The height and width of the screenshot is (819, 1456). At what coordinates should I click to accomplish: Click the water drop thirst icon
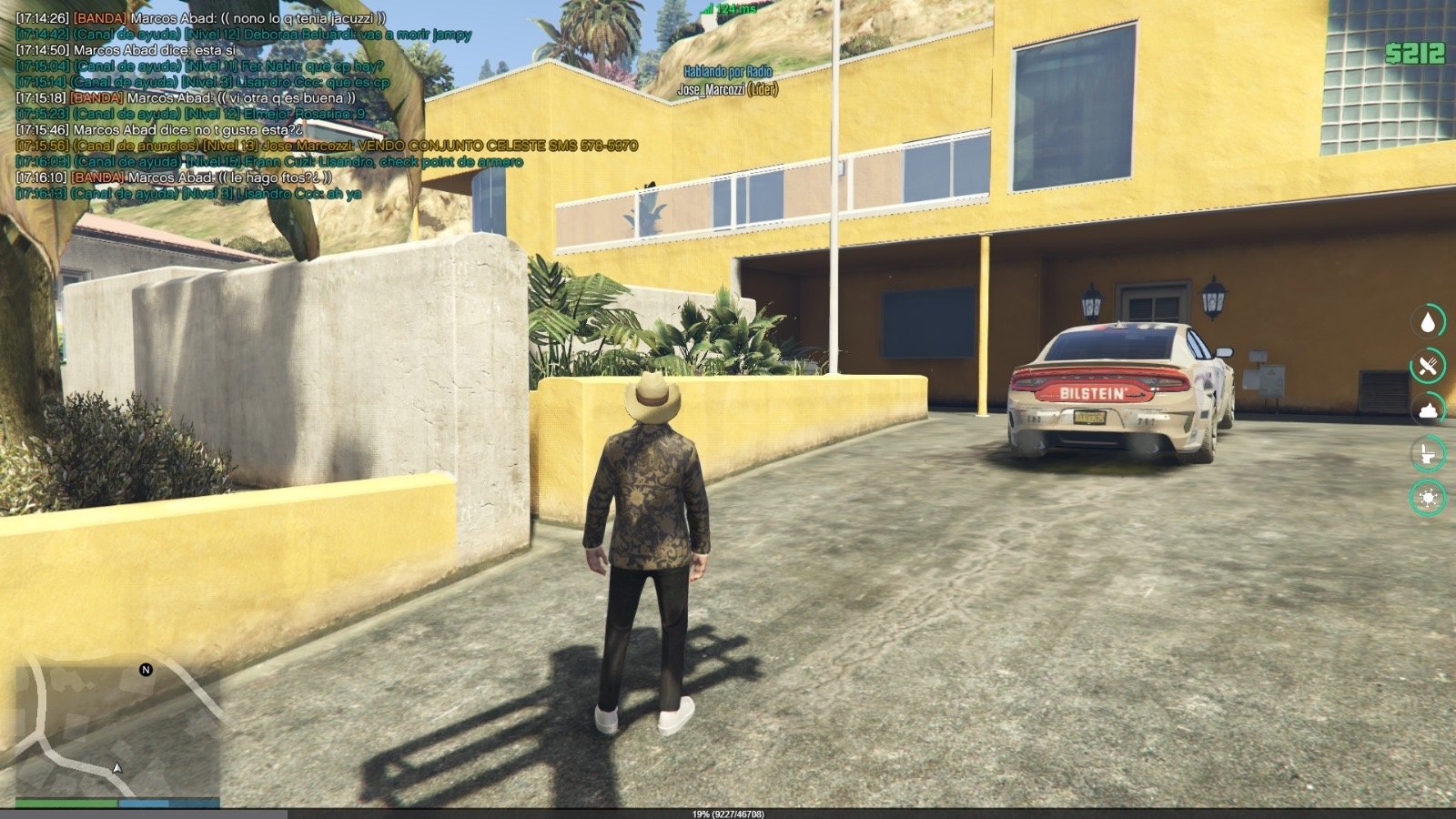1428,321
